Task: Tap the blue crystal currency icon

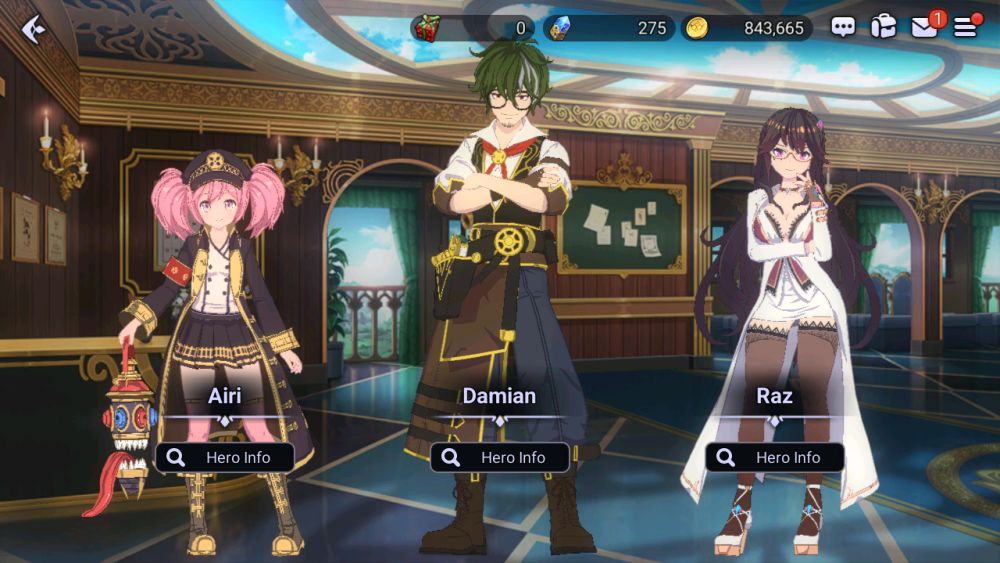Action: (x=558, y=28)
